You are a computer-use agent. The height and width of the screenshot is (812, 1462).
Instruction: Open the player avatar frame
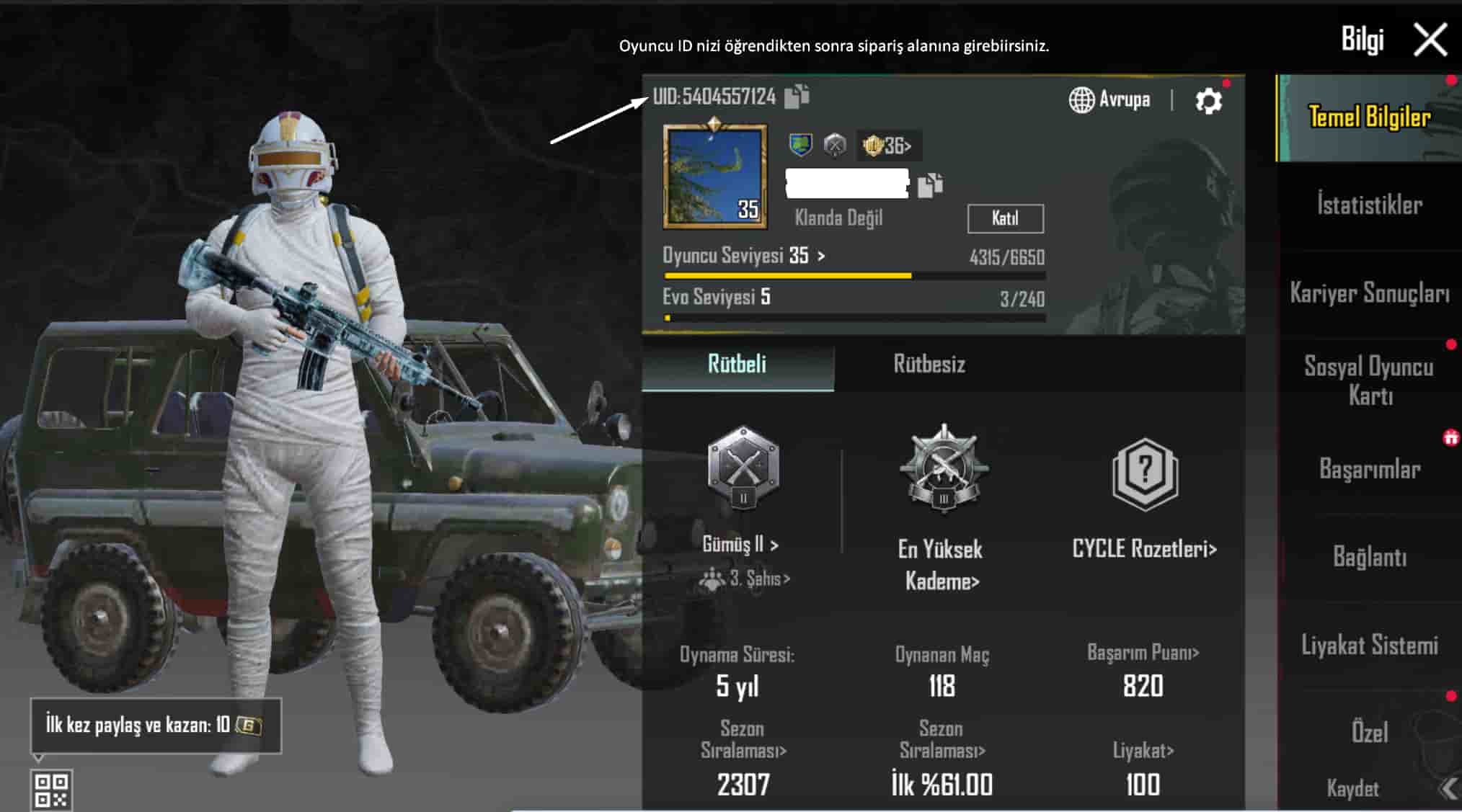tap(714, 177)
